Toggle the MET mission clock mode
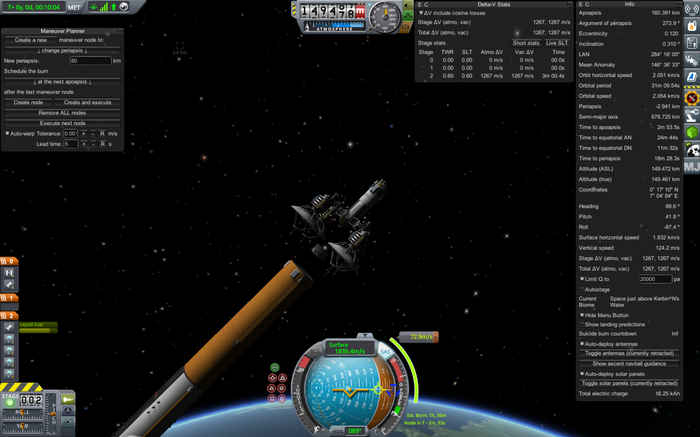700x437 pixels. tap(74, 6)
